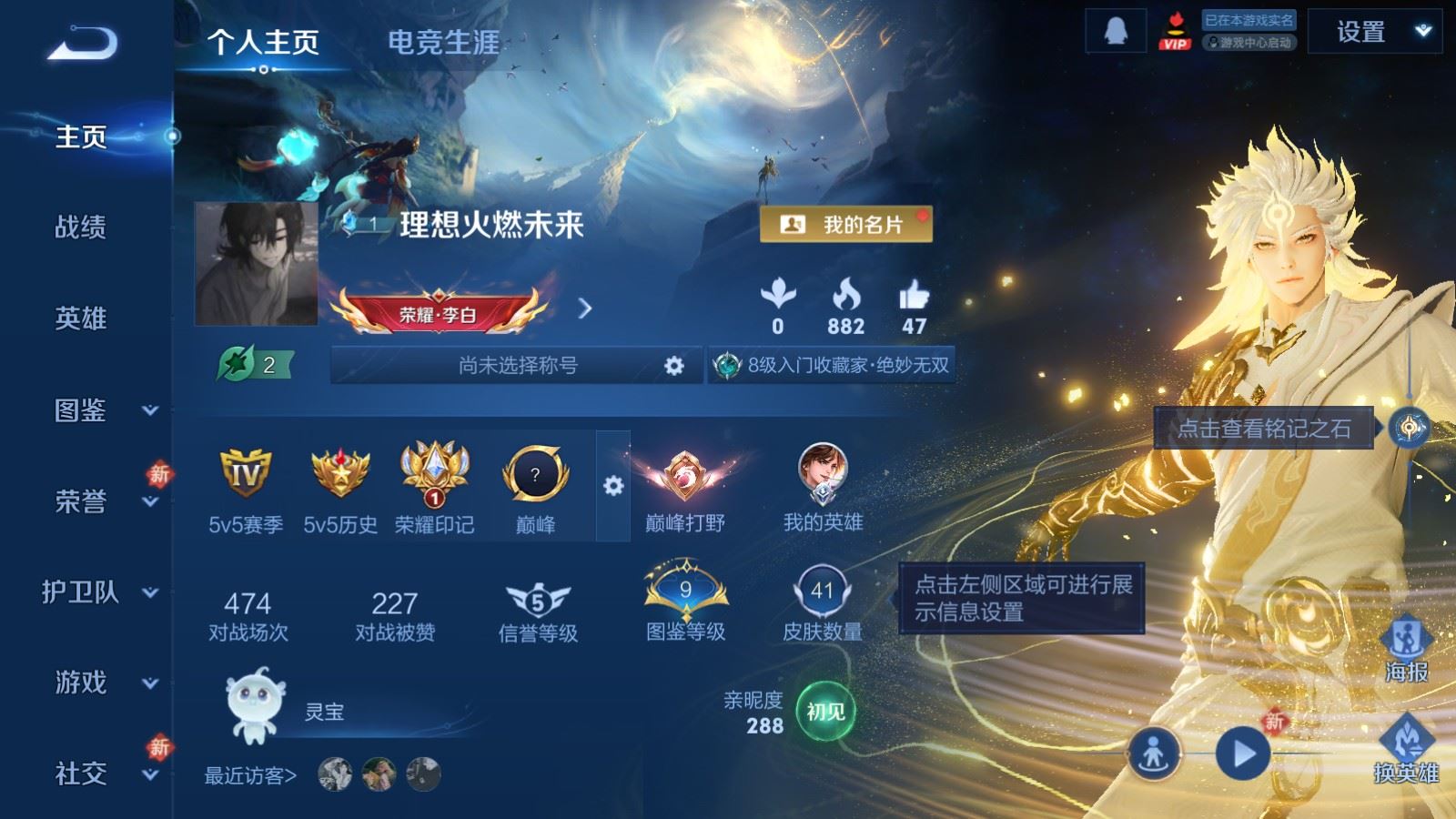Viewport: 1456px width, 819px height.
Task: Click the VIP flame icon
Action: click(1176, 31)
